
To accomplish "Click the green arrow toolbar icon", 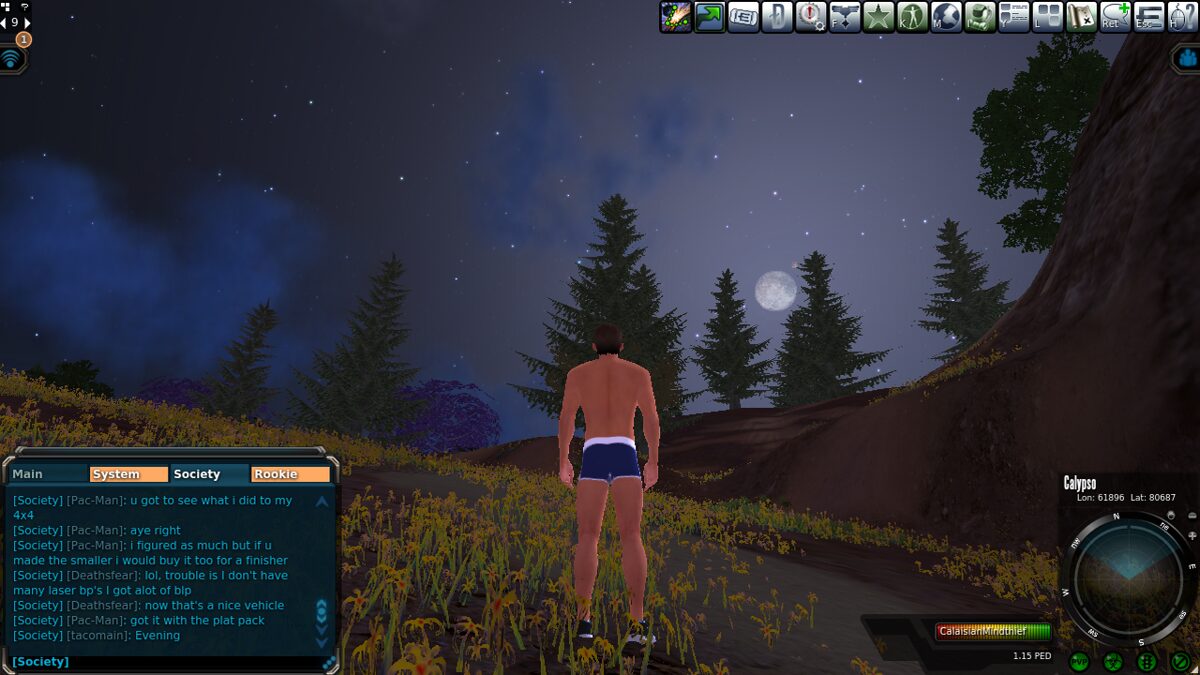I will point(709,17).
